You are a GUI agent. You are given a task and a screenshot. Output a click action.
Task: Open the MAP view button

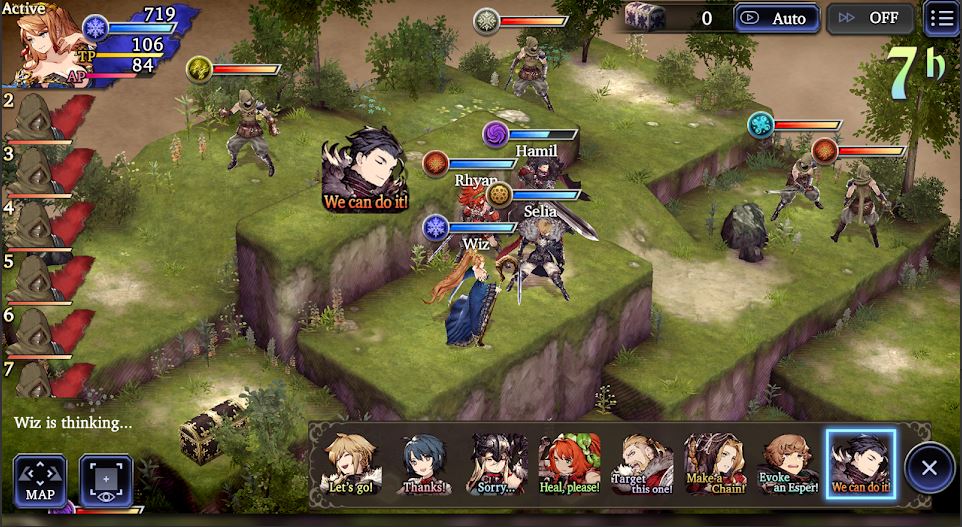[x=40, y=481]
